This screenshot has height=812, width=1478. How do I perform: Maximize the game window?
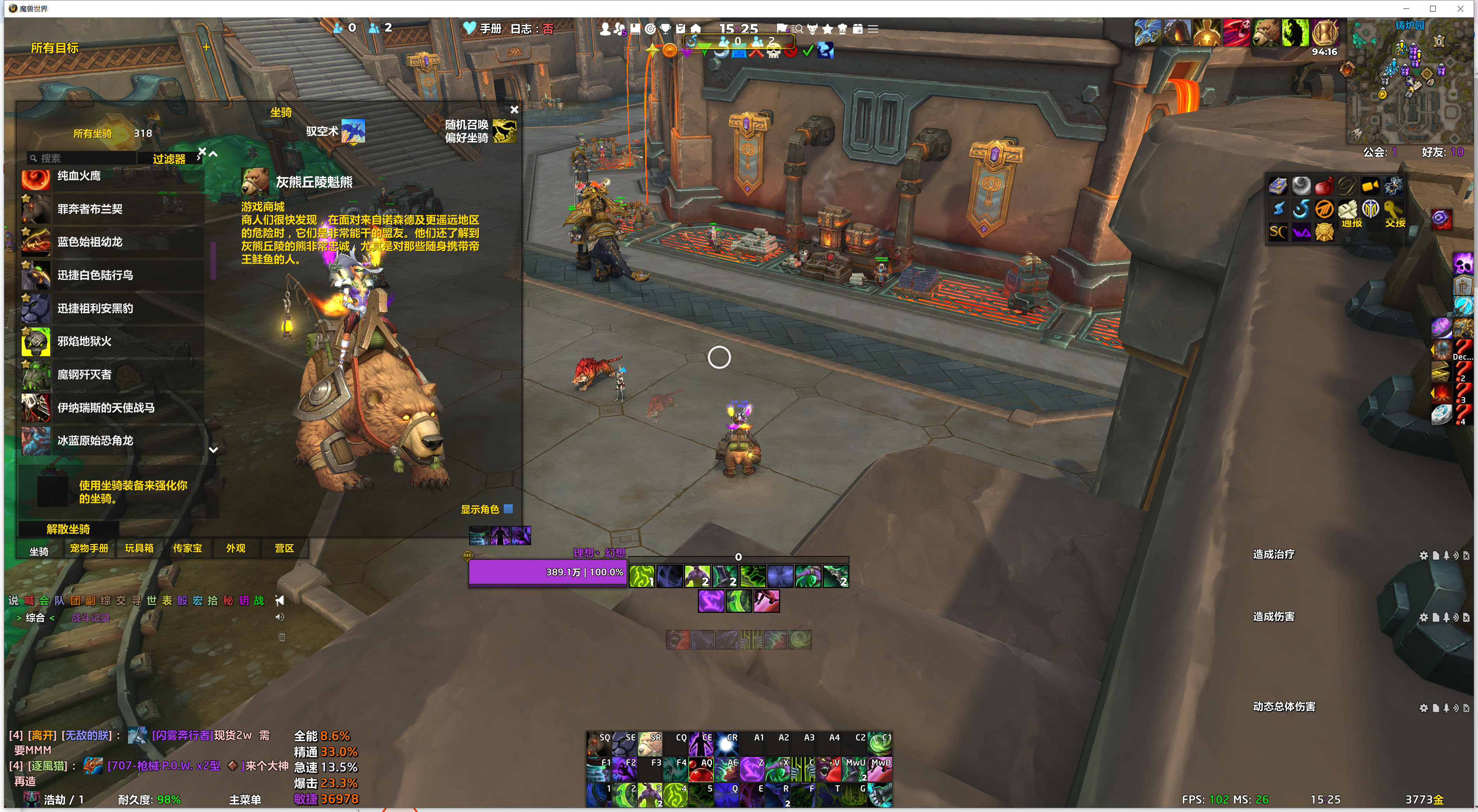pyautogui.click(x=1433, y=9)
